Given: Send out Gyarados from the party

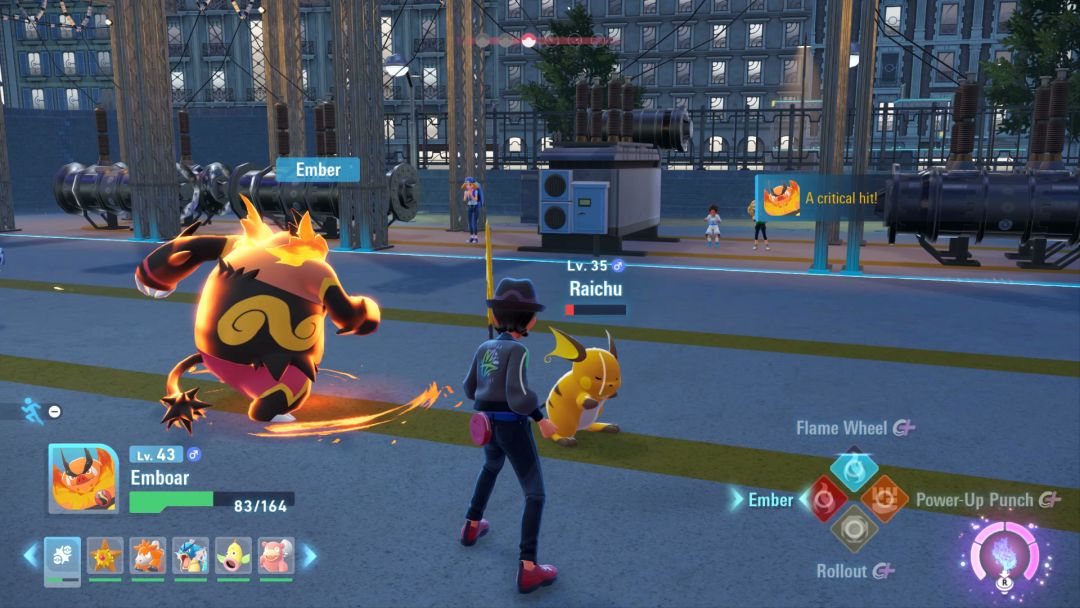Looking at the screenshot, I should point(190,557).
